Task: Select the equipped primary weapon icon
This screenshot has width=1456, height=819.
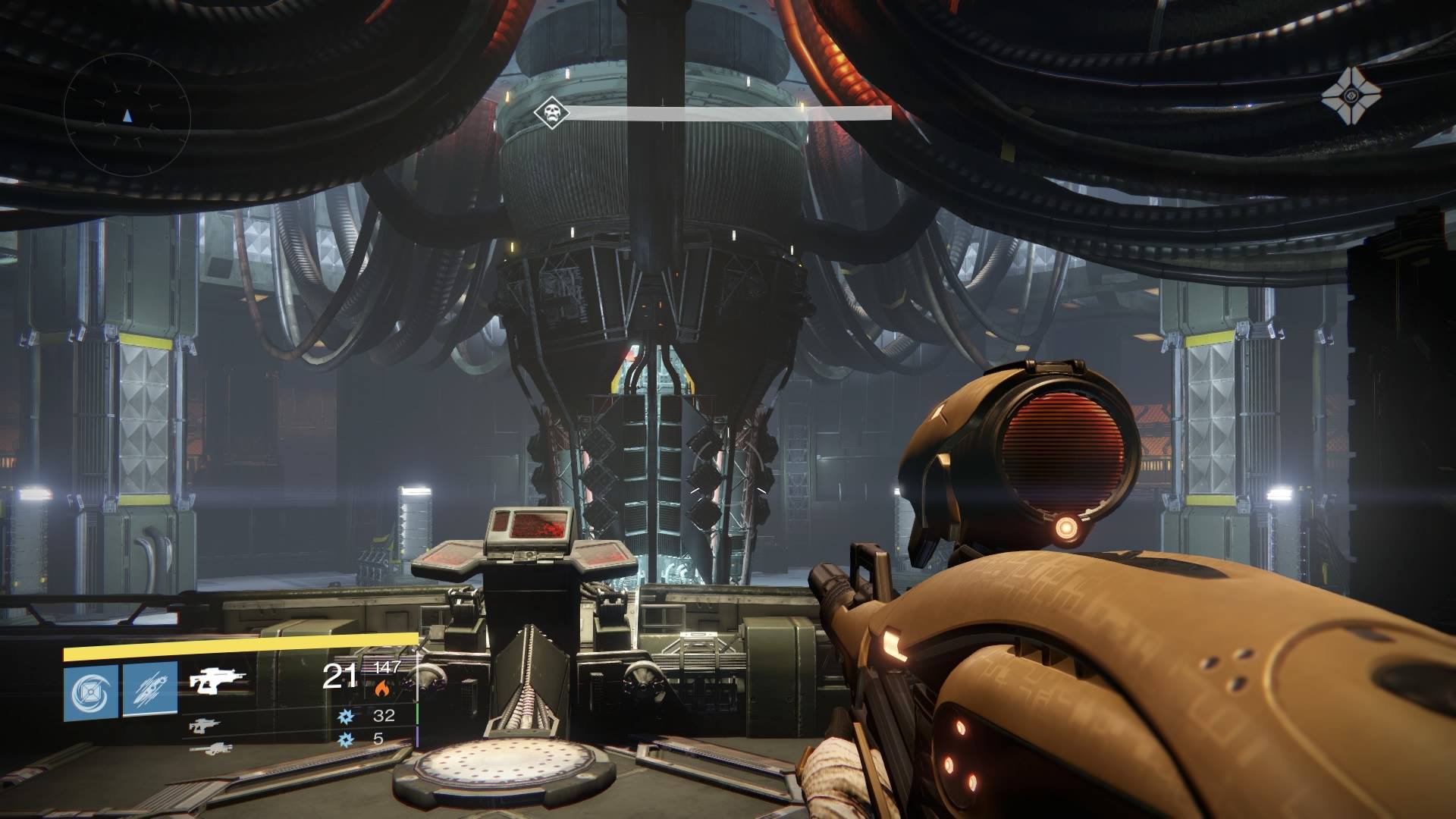Action: (x=218, y=682)
